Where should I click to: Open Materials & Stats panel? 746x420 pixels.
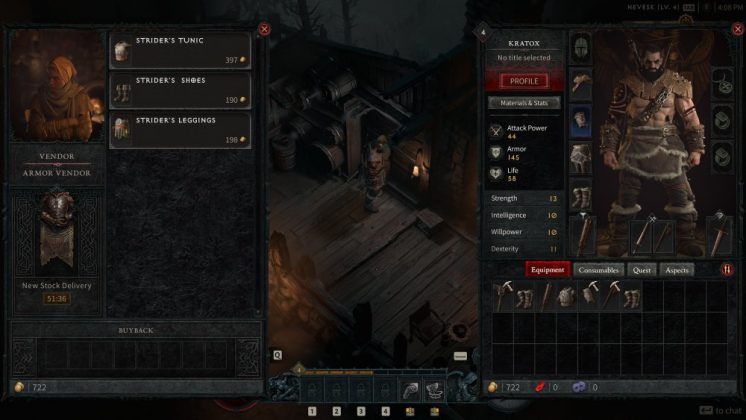click(524, 103)
